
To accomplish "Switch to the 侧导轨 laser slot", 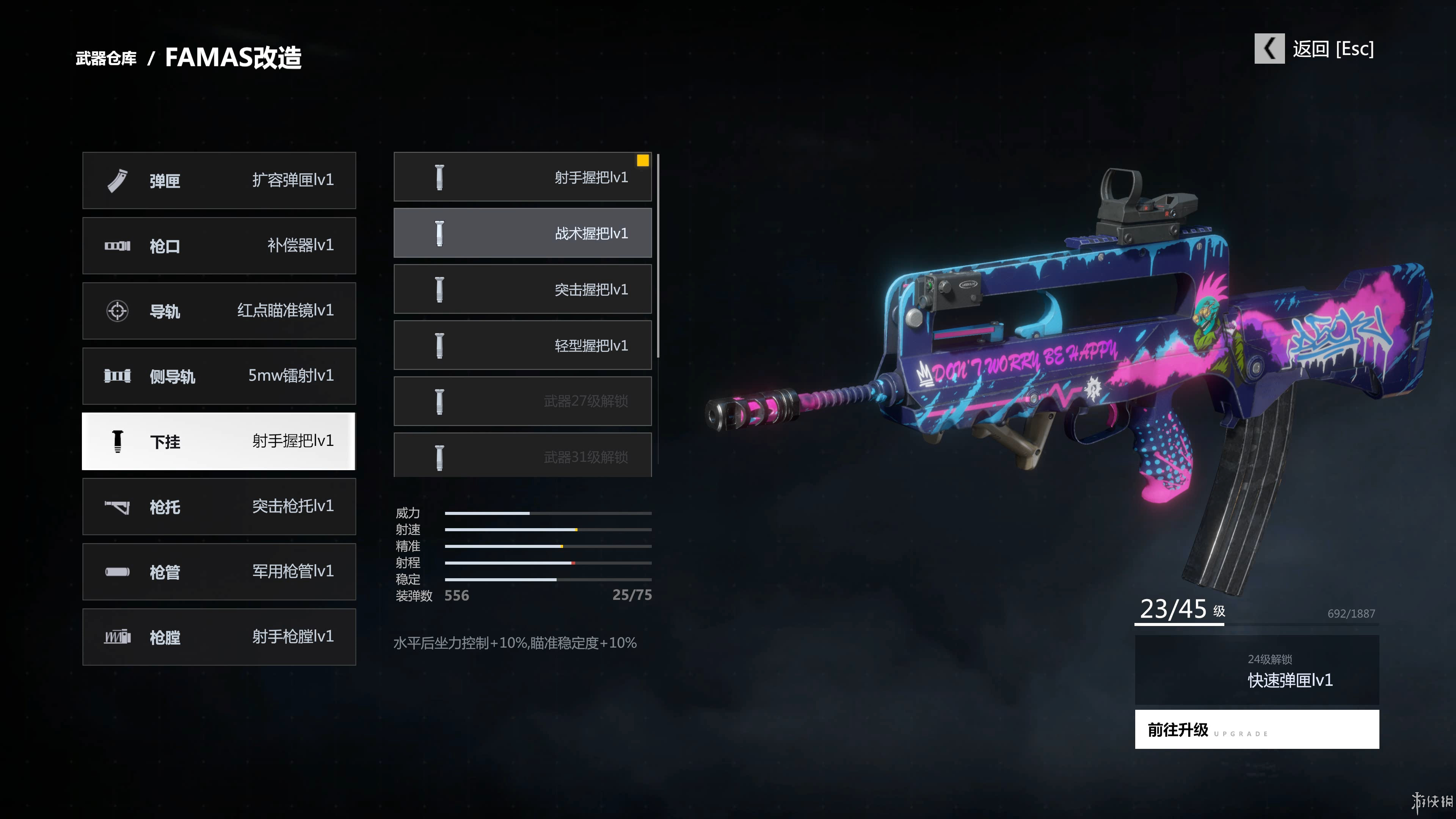I will tap(219, 376).
